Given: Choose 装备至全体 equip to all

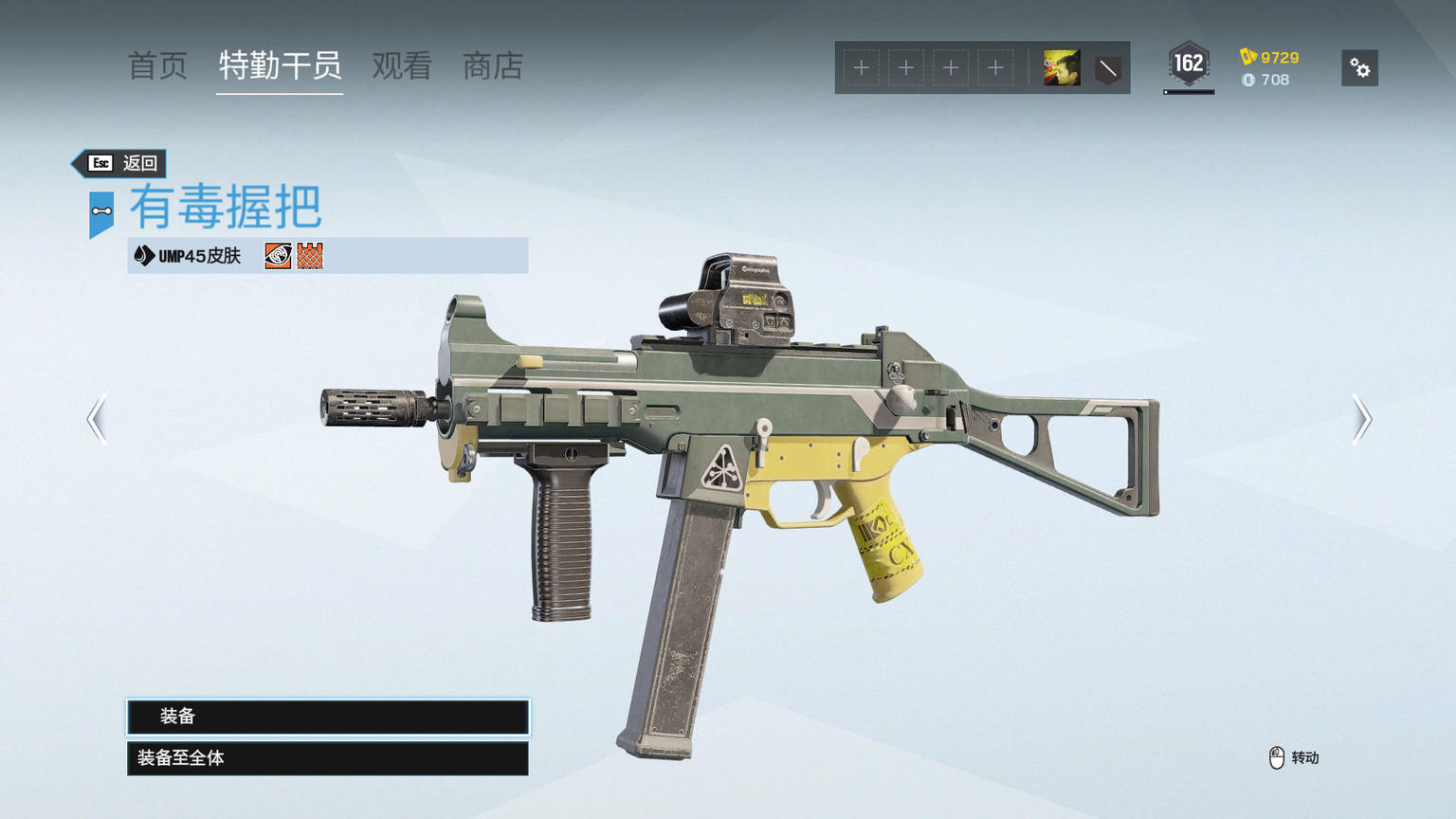Looking at the screenshot, I should (328, 758).
